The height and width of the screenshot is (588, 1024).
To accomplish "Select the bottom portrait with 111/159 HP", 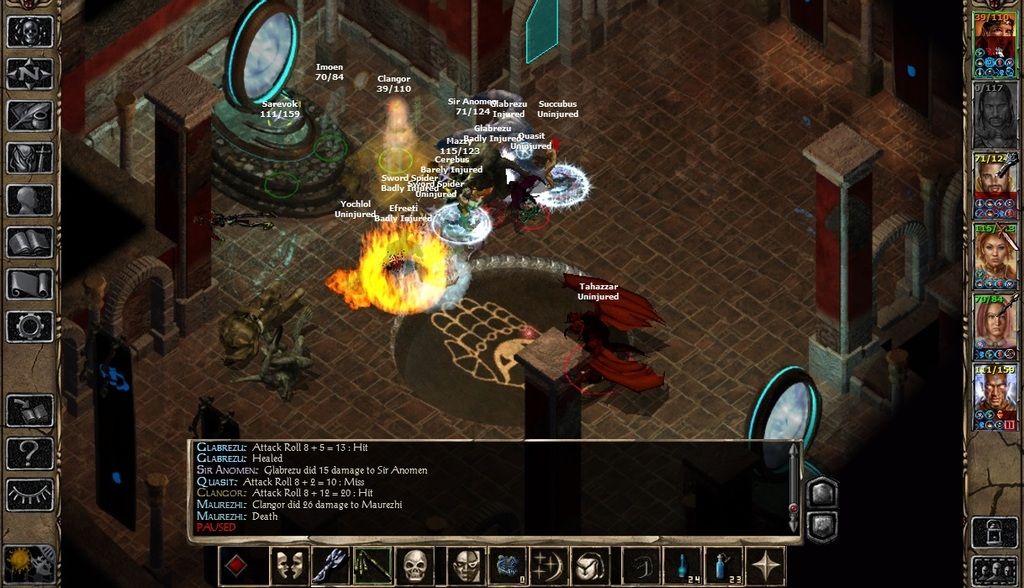I will point(995,397).
